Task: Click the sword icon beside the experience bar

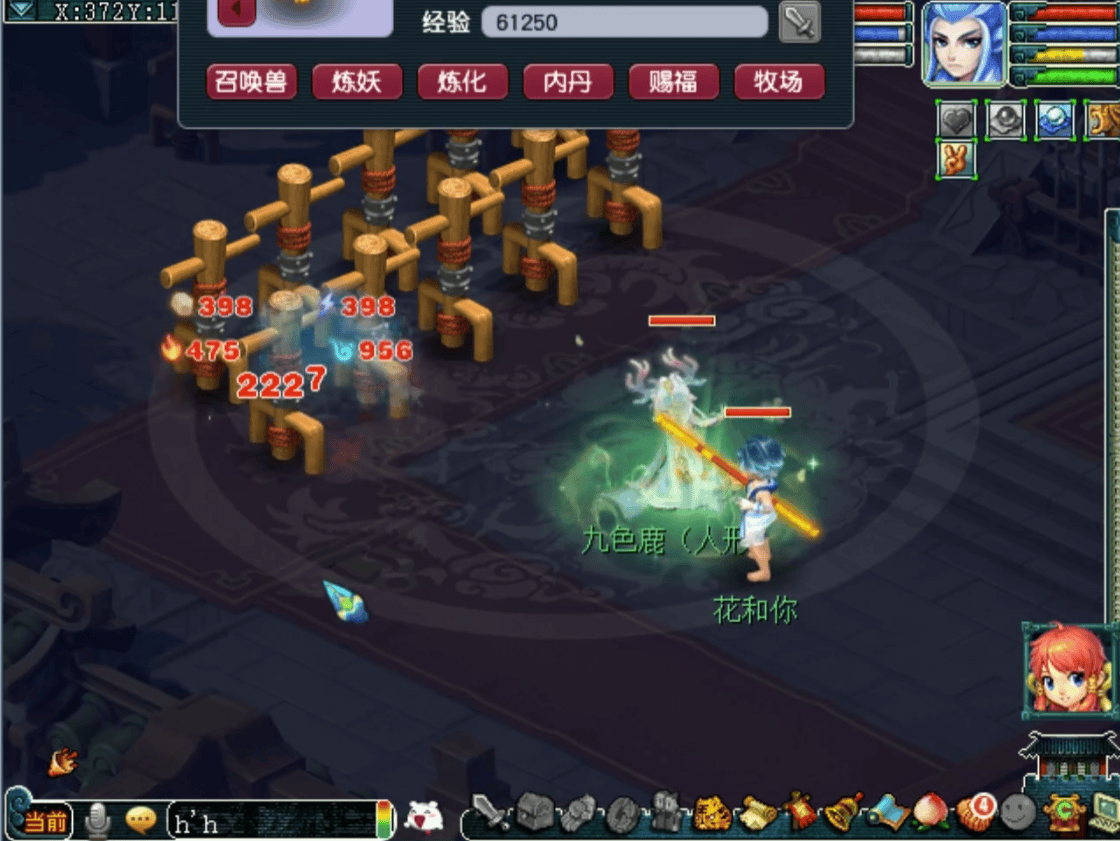Action: pyautogui.click(x=799, y=22)
